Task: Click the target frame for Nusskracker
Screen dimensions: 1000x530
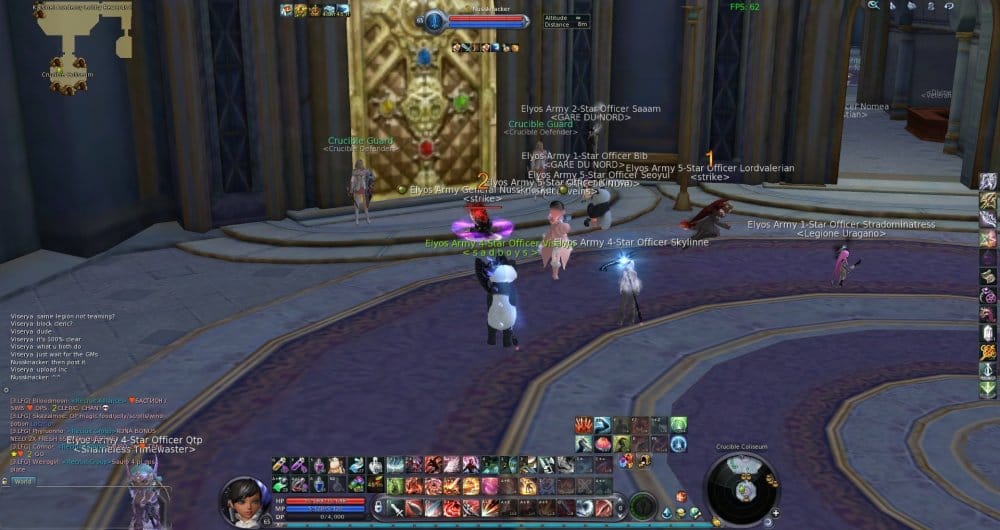Action: 476,20
